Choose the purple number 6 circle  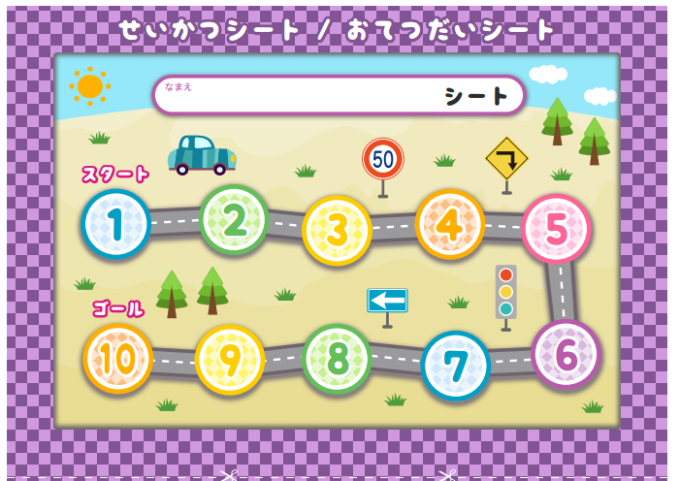point(566,354)
